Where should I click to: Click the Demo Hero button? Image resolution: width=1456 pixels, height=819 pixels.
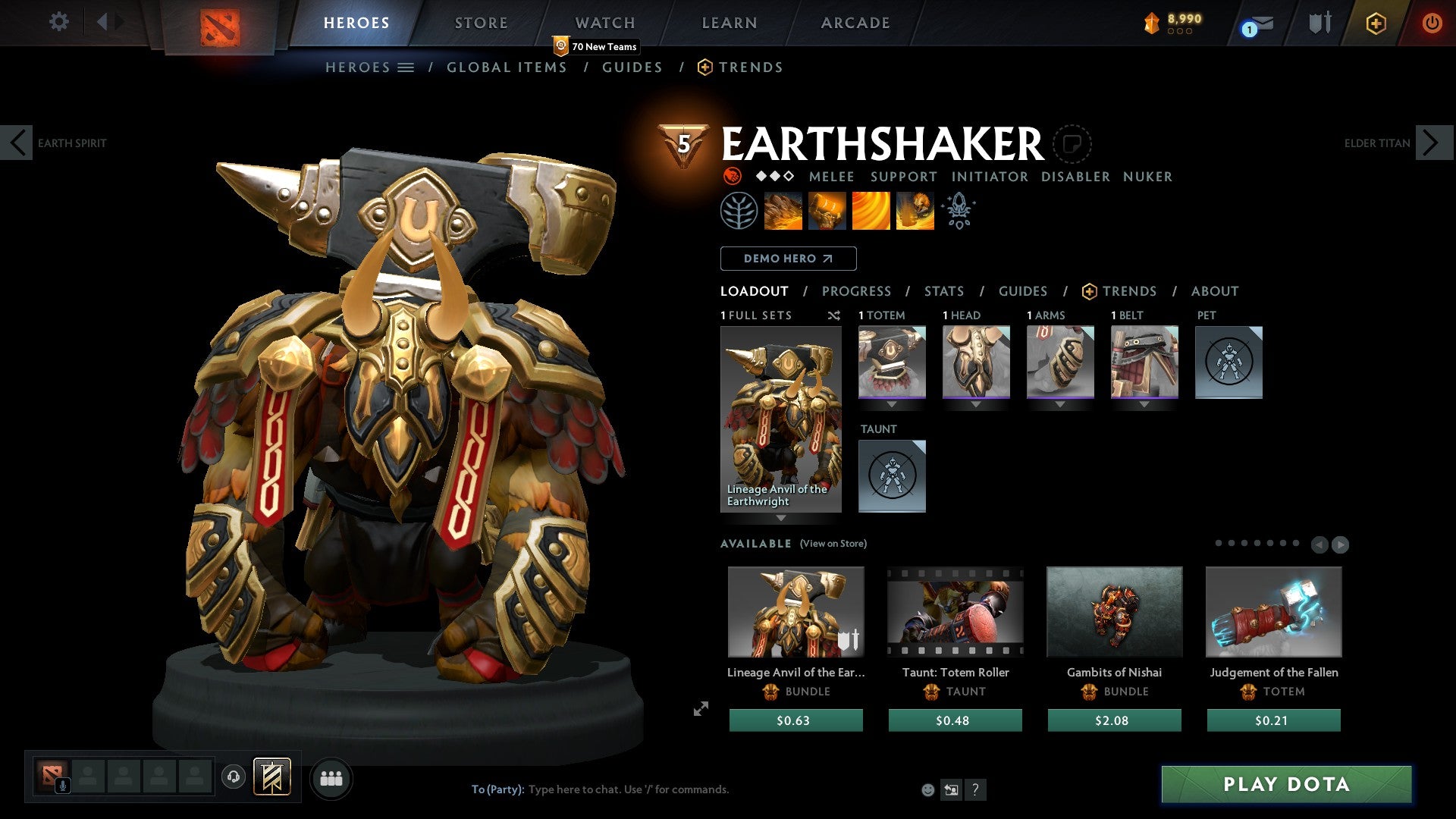788,258
